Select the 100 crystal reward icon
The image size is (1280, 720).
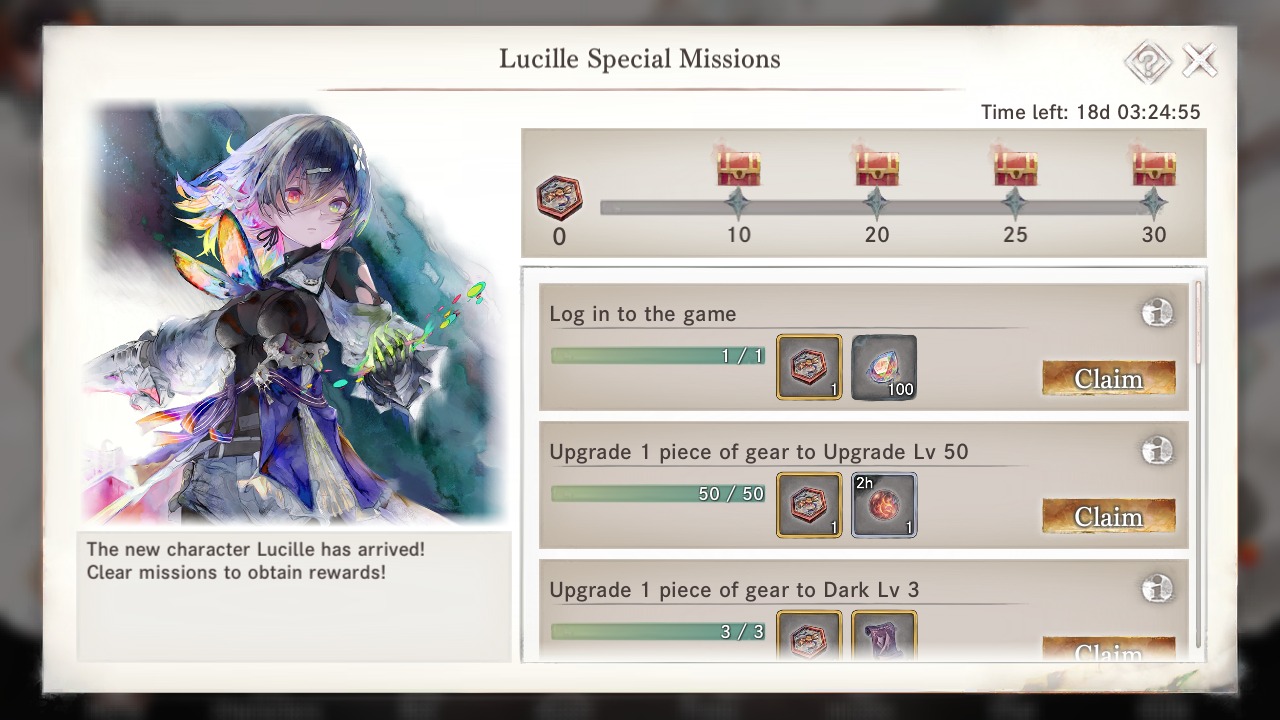click(x=883, y=368)
